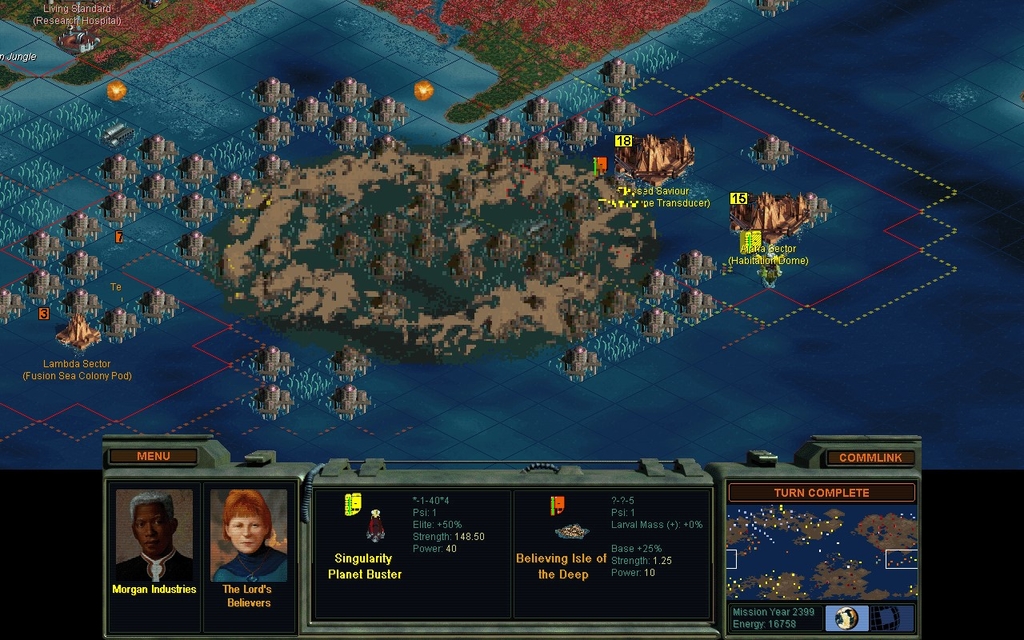Select the Singularity Planet Buster unit icon

[x=375, y=527]
